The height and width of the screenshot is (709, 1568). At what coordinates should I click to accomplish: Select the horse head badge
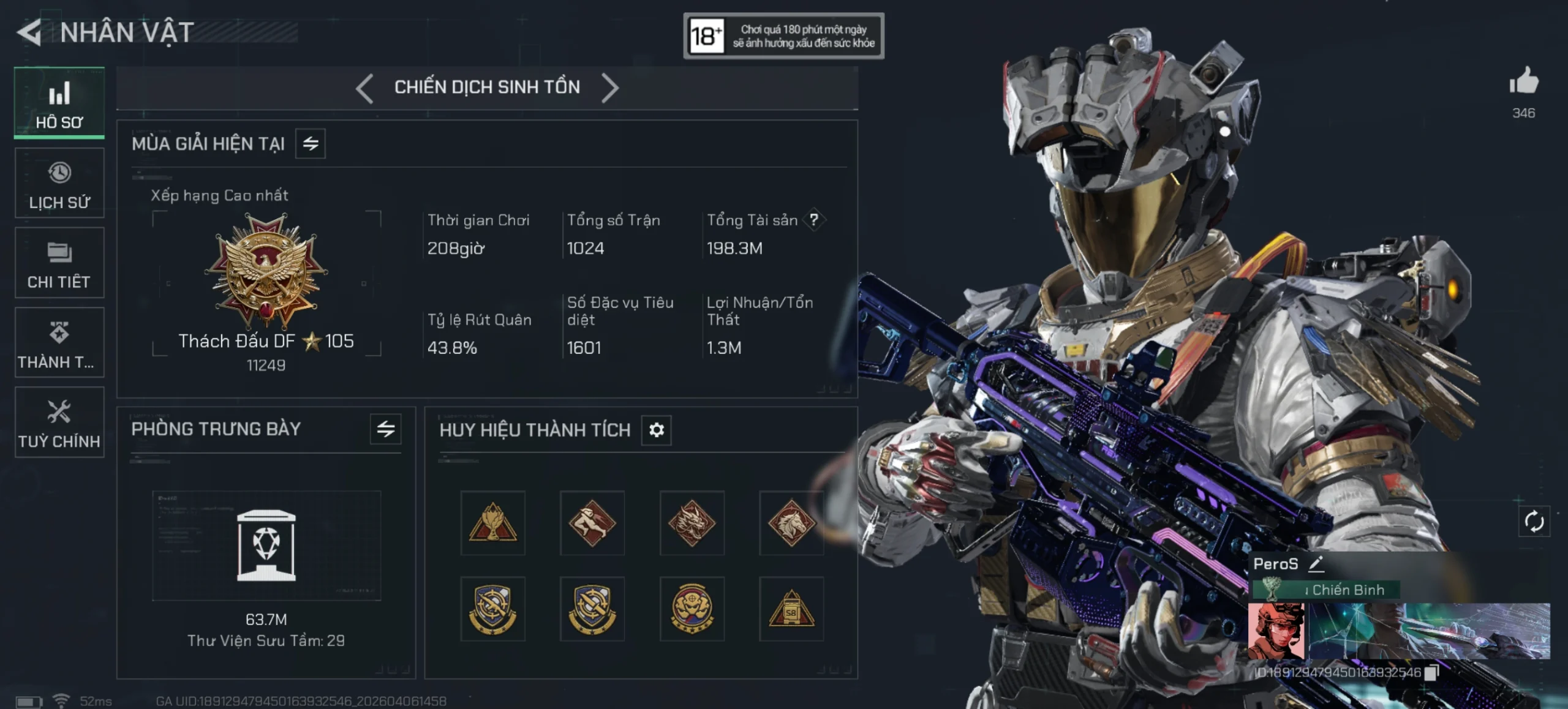pyautogui.click(x=791, y=523)
